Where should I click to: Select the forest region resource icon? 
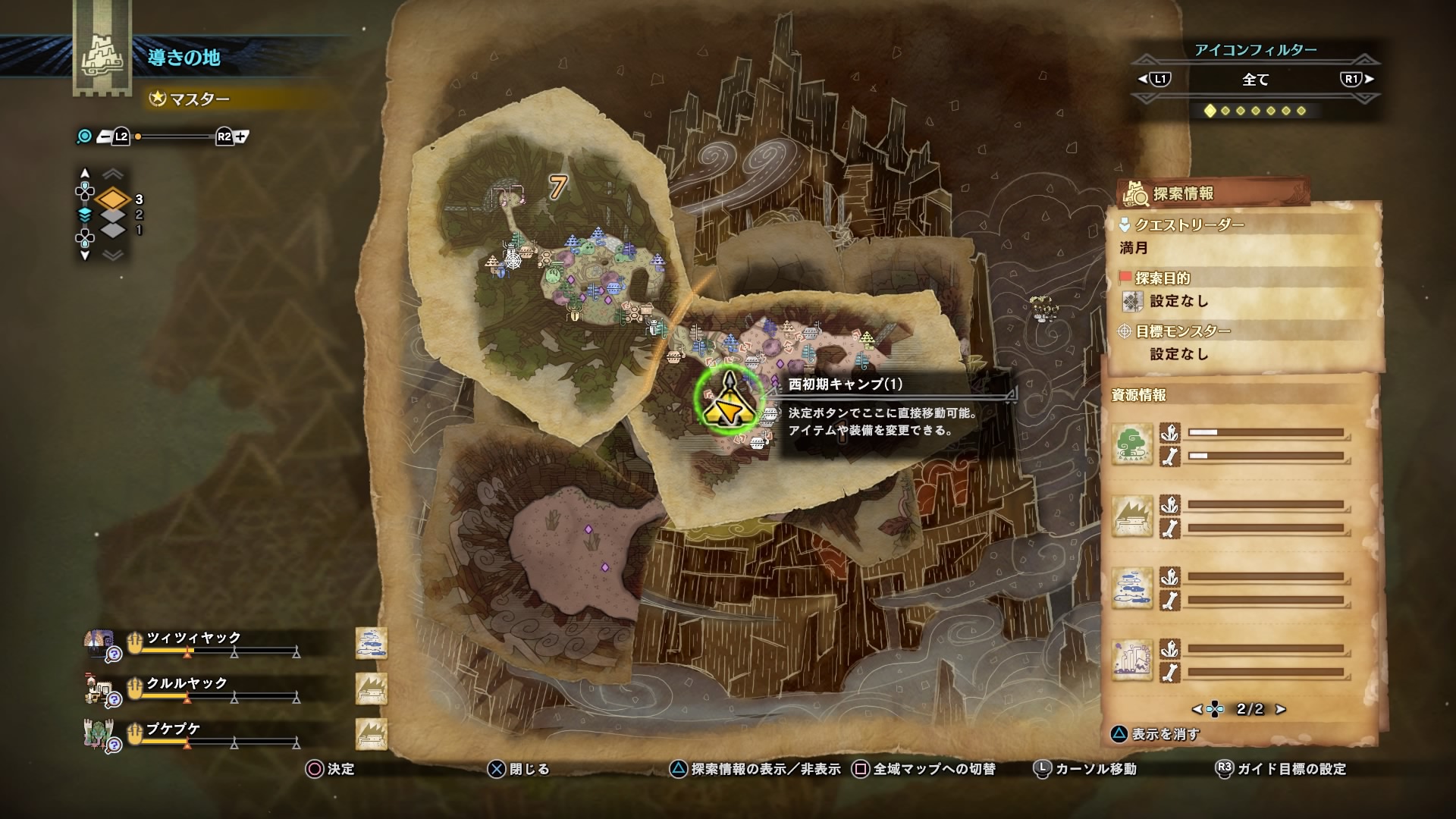1132,444
